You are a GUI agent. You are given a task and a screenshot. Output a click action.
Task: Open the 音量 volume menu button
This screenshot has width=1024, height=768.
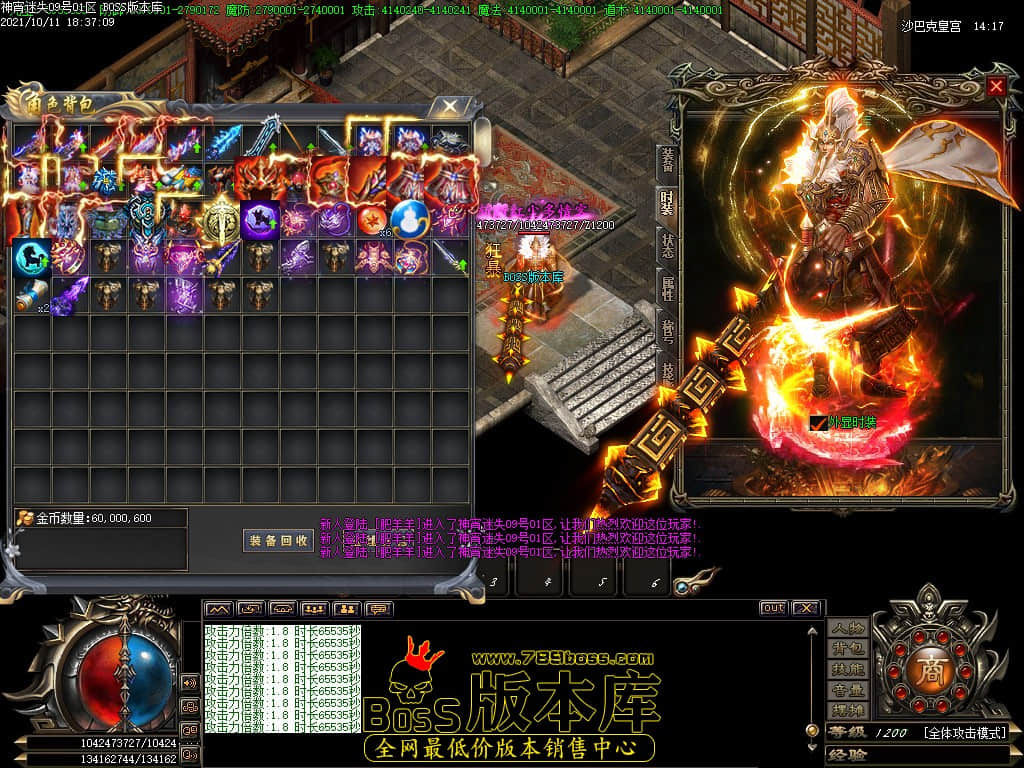click(847, 690)
